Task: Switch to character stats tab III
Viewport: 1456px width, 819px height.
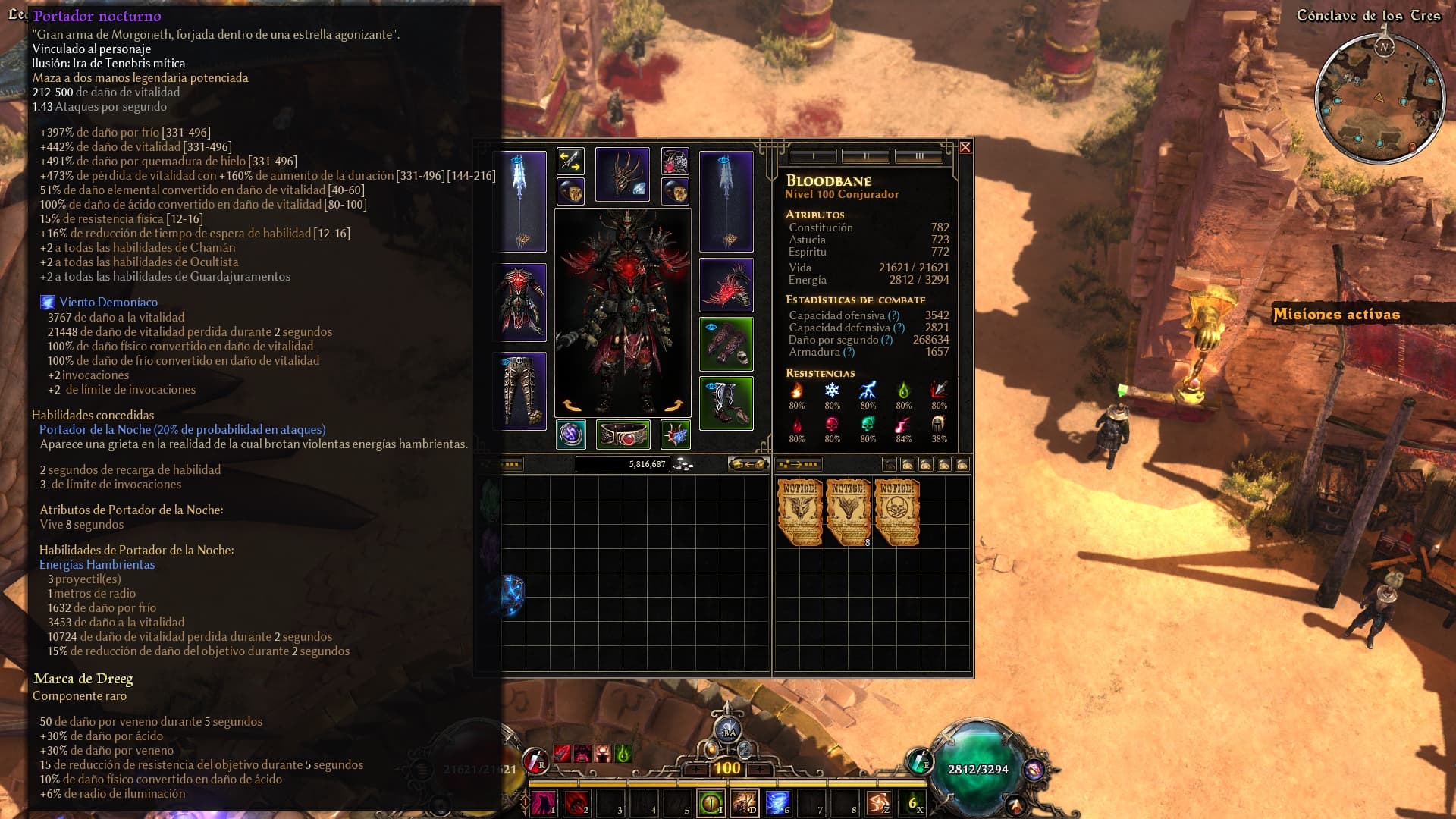Action: pyautogui.click(x=918, y=156)
